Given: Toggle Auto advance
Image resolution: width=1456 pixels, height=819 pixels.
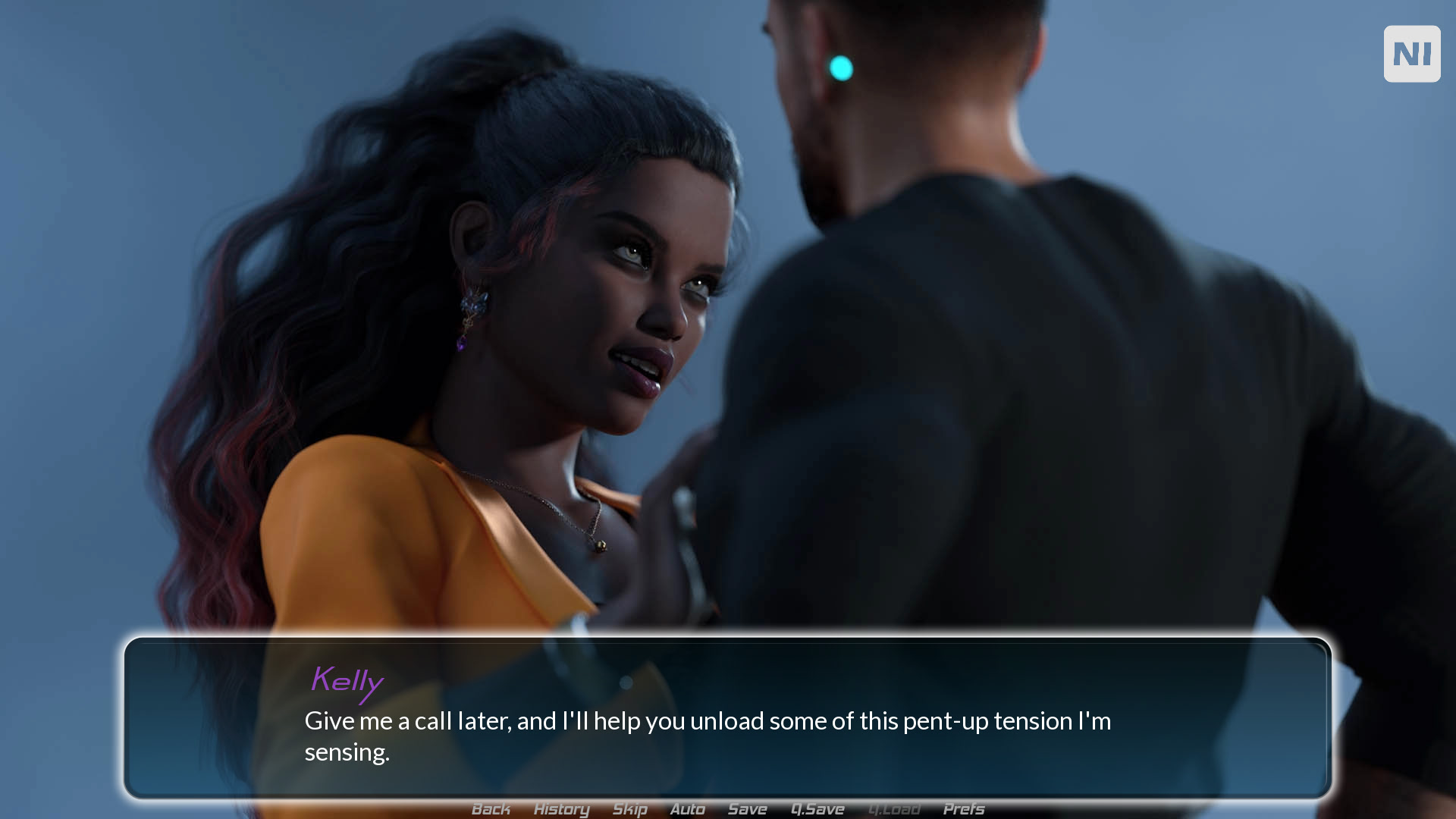Looking at the screenshot, I should (x=687, y=809).
